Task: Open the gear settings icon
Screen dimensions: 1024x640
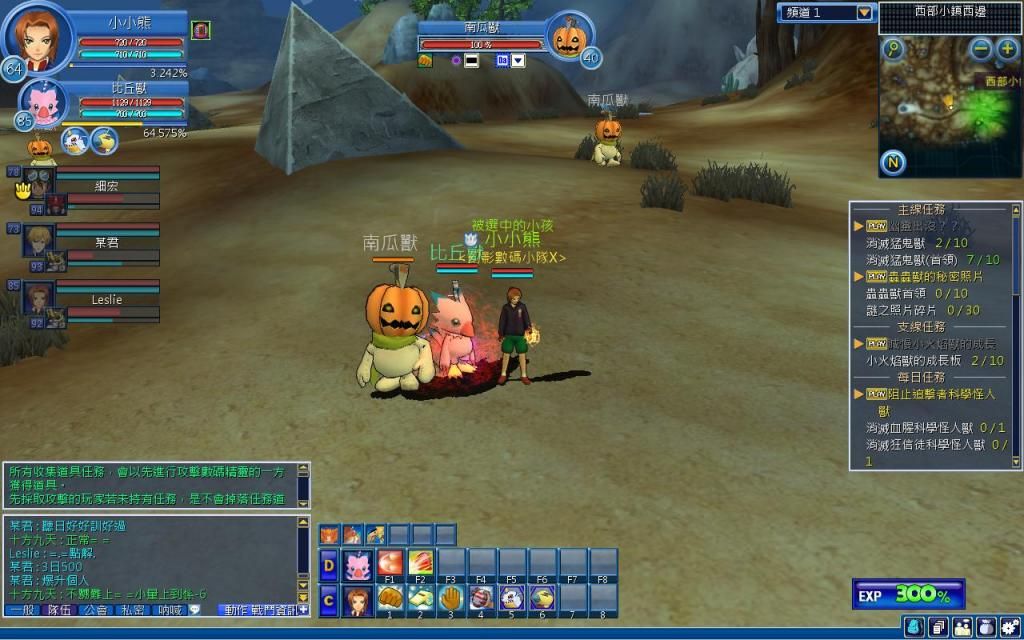Action: click(1009, 626)
